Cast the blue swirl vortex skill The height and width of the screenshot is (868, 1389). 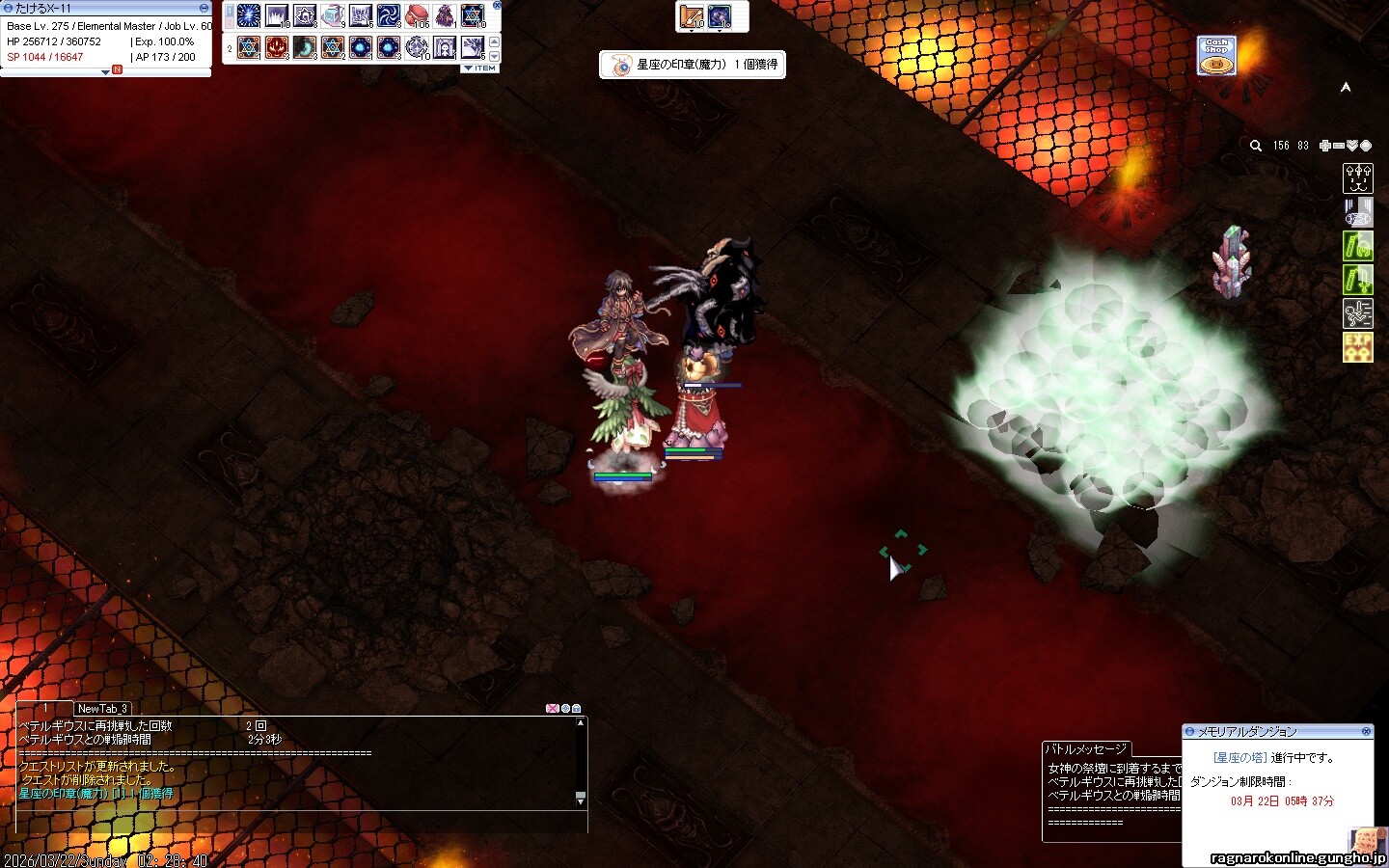389,16
